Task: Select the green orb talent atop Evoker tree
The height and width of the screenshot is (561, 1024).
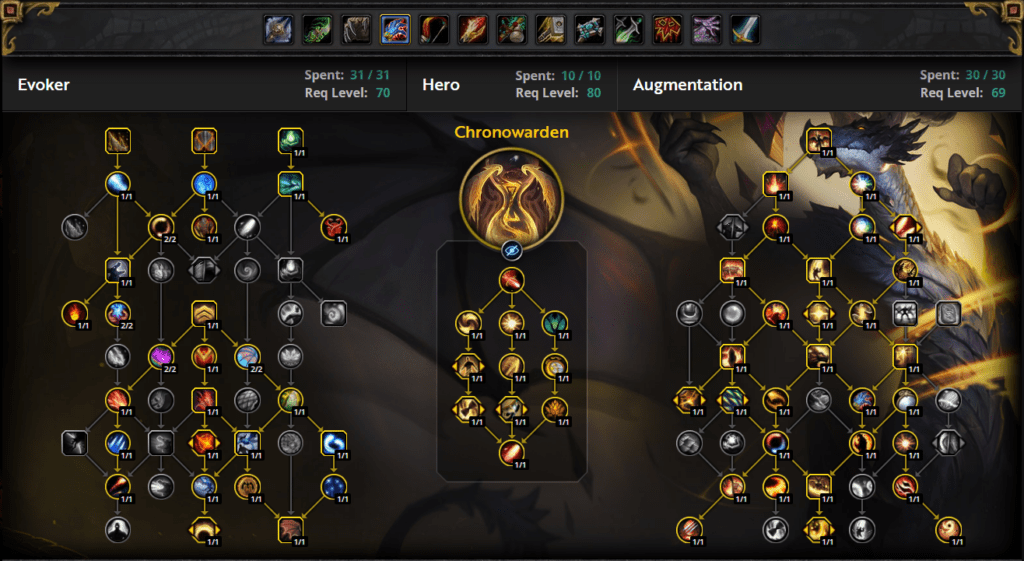Action: (x=291, y=141)
